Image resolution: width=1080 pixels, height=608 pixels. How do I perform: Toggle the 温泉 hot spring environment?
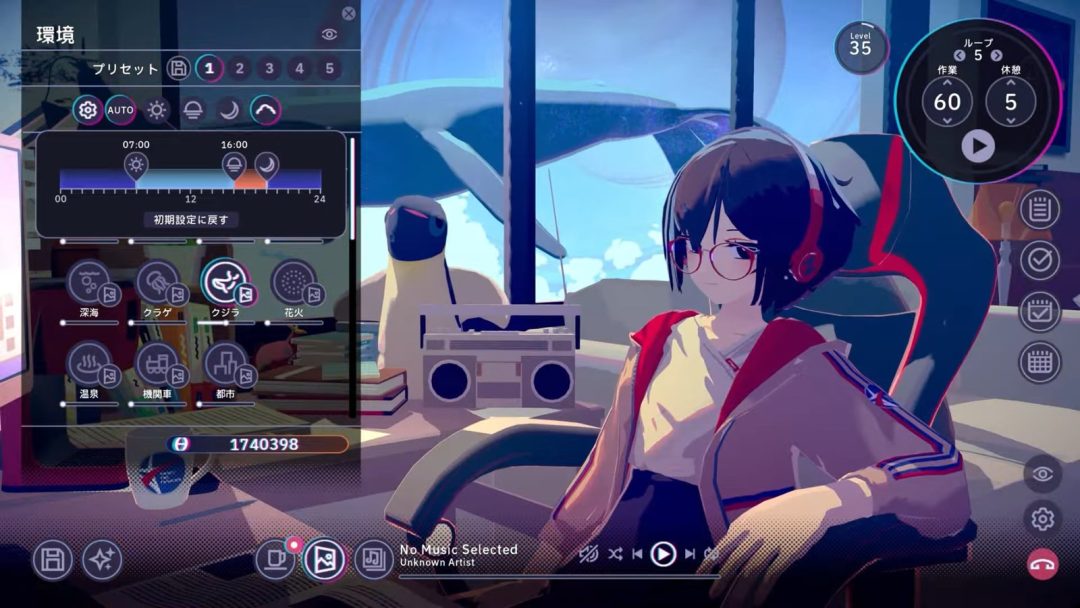[89, 365]
